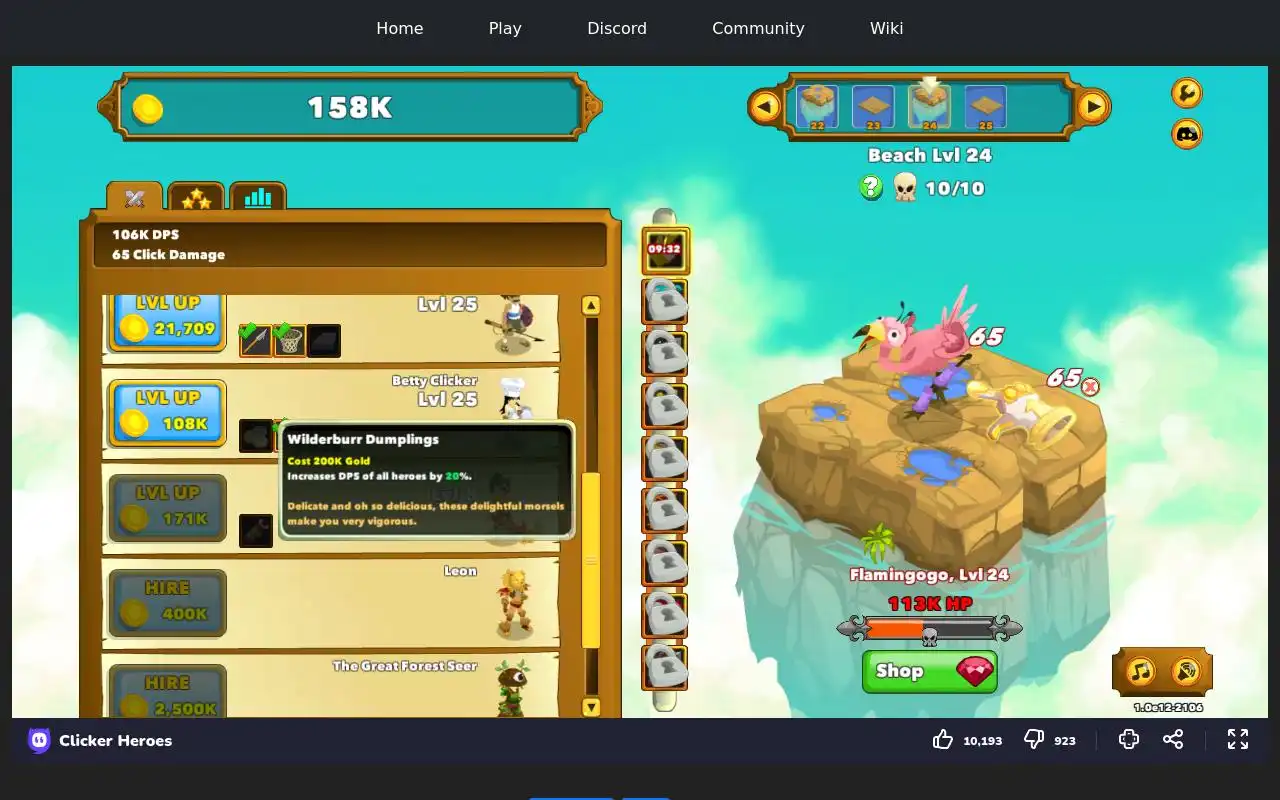
Task: Jump to zone 25 tile
Action: coord(985,107)
